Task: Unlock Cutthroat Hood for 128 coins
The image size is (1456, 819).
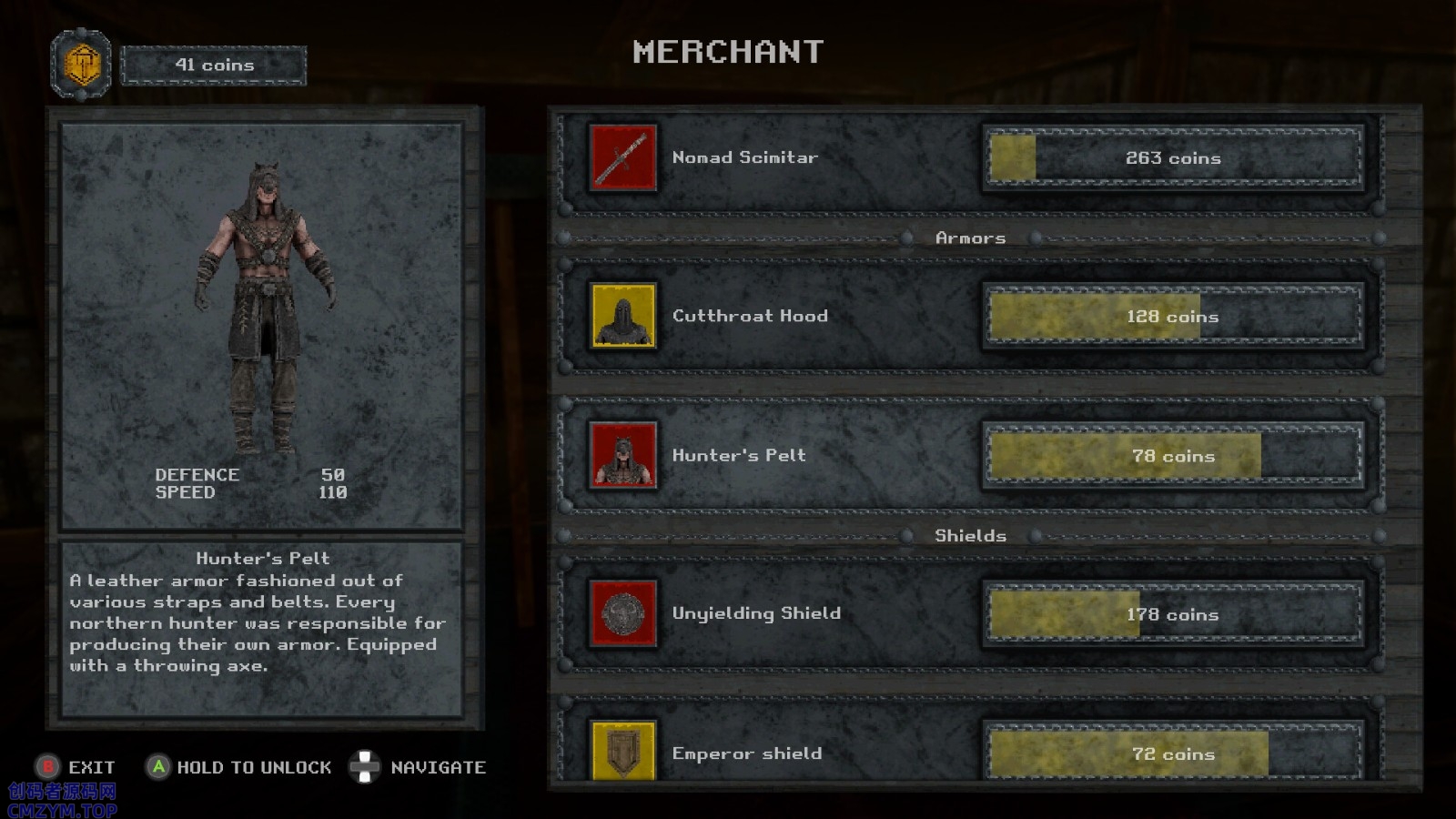Action: (1173, 317)
